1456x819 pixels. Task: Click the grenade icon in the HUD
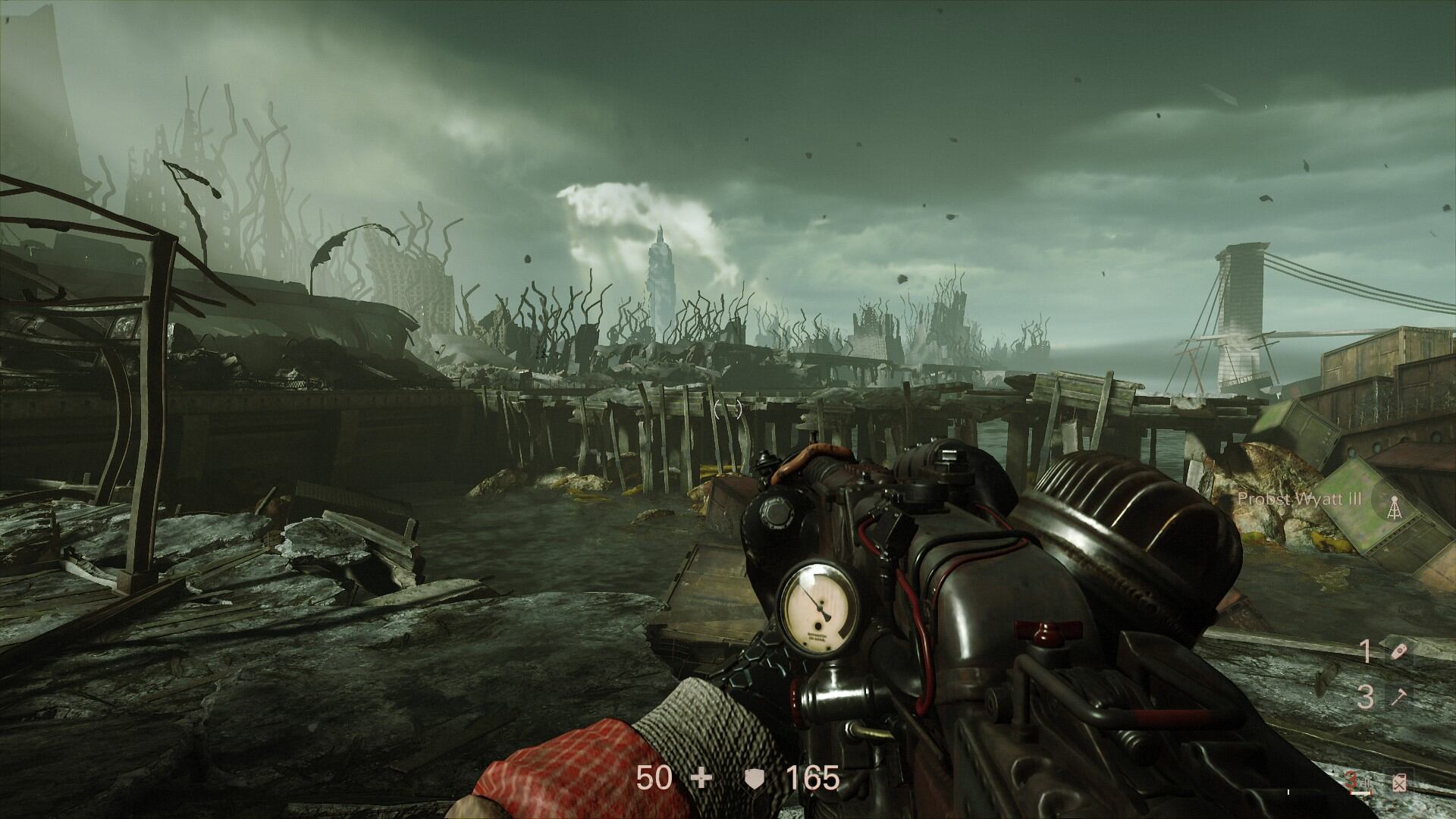coord(1398,653)
